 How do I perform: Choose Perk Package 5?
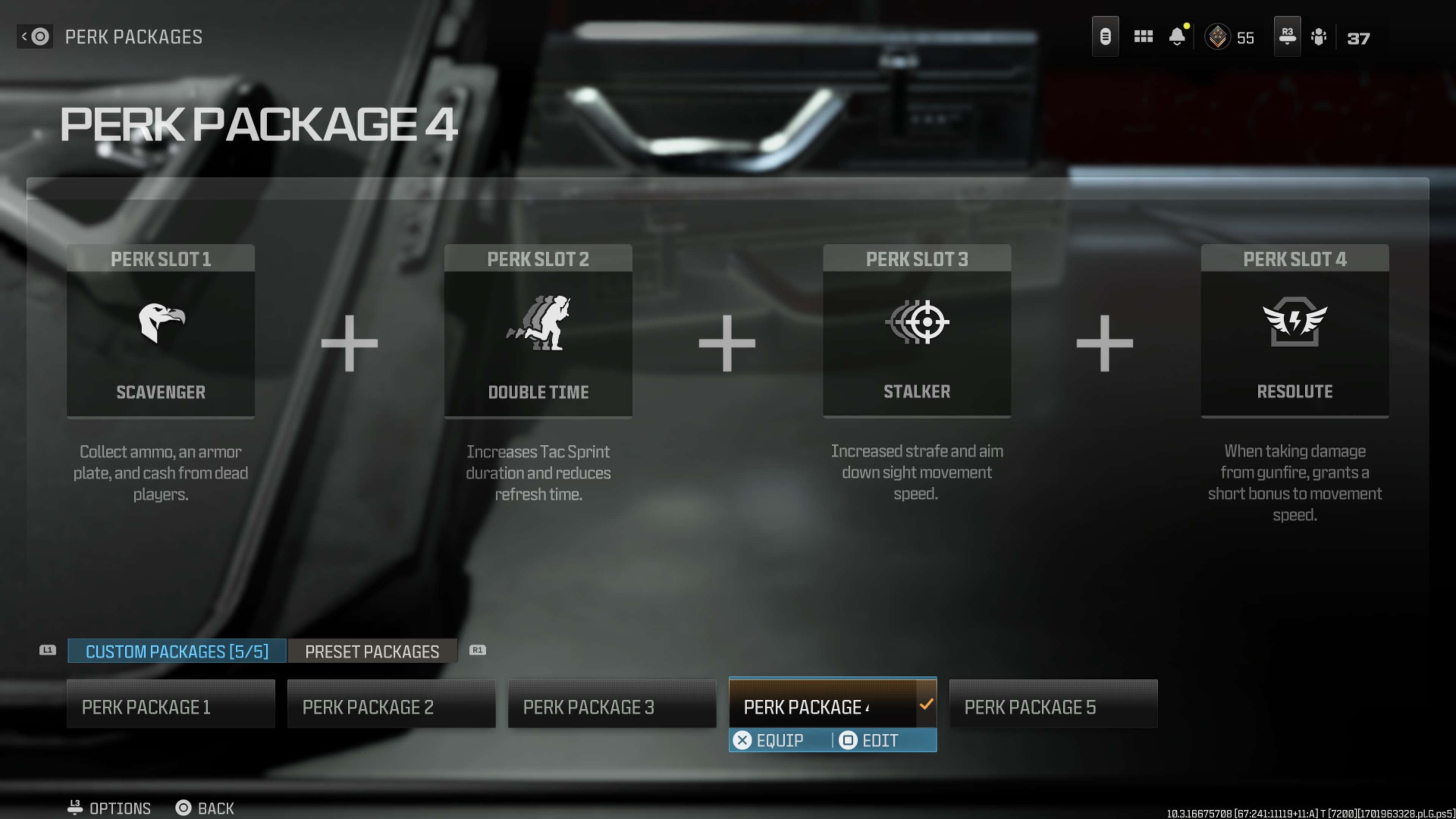[1053, 706]
